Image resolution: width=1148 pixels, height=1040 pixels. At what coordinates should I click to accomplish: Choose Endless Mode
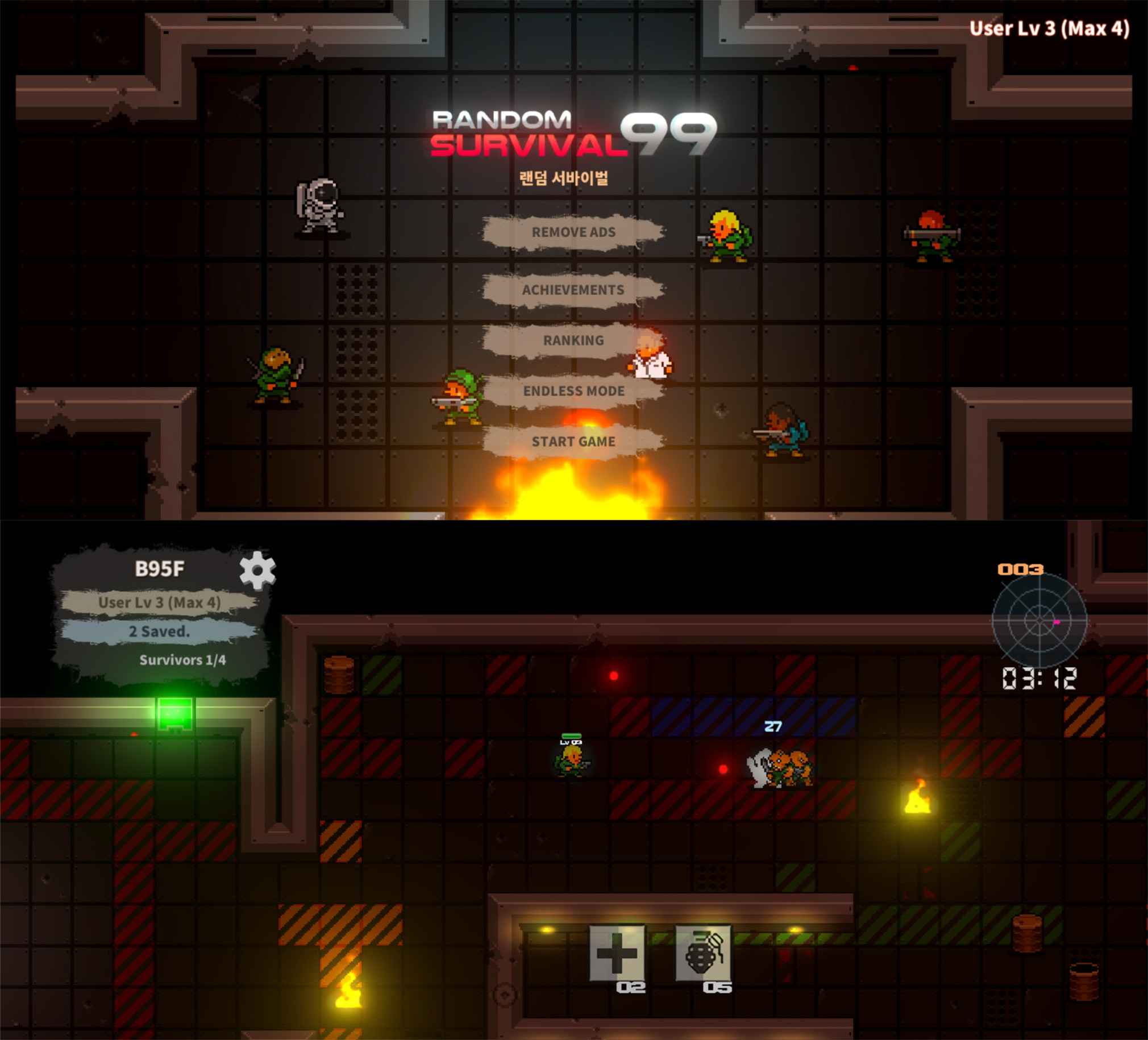click(573, 391)
